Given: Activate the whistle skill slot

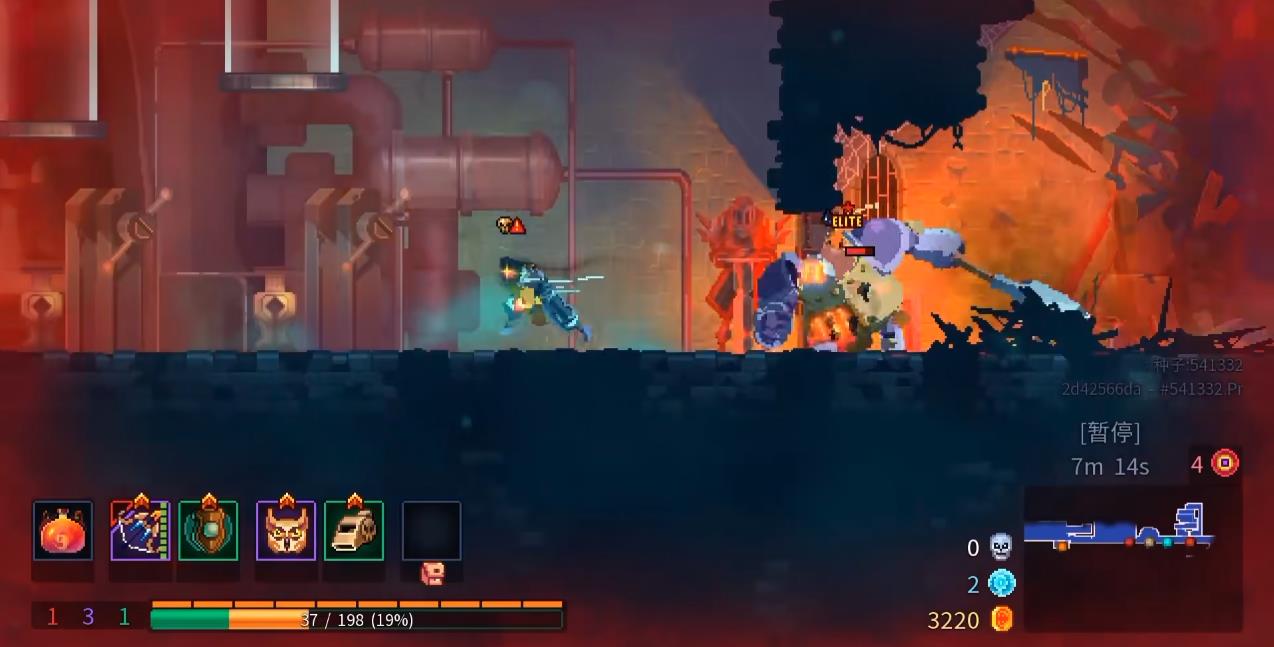Looking at the screenshot, I should [x=354, y=531].
